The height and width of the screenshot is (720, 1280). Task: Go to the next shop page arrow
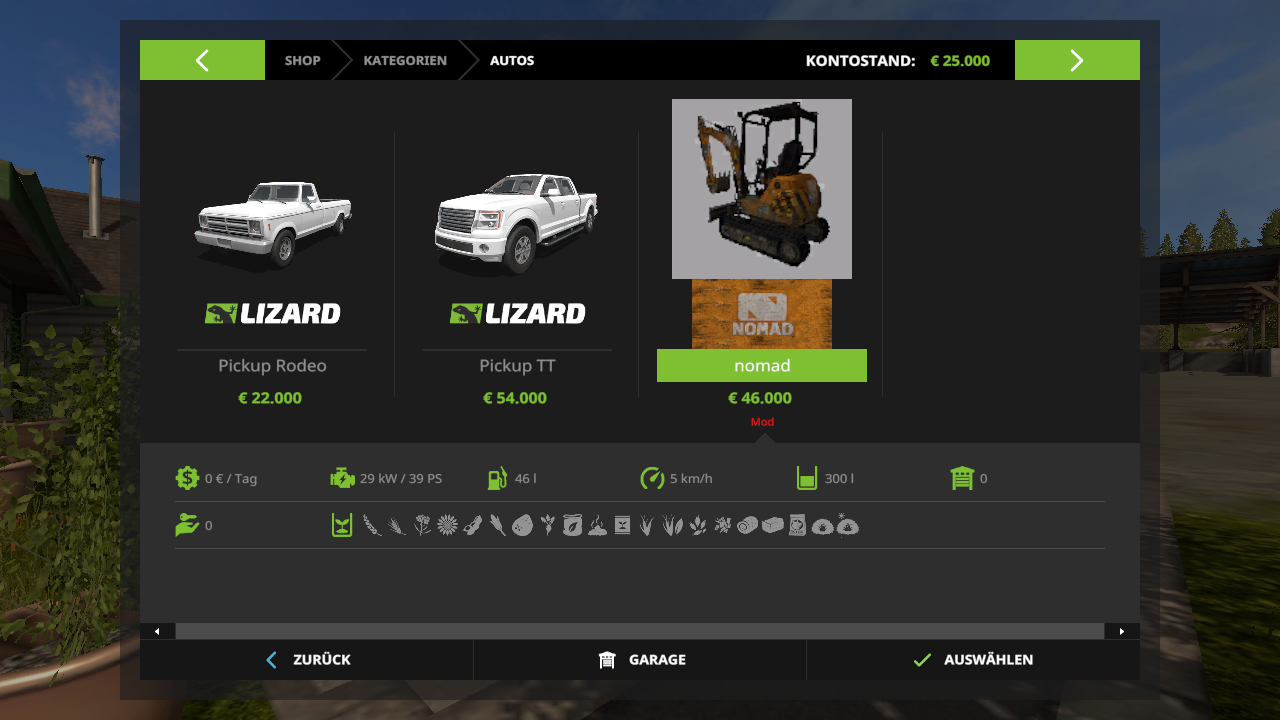point(1077,60)
